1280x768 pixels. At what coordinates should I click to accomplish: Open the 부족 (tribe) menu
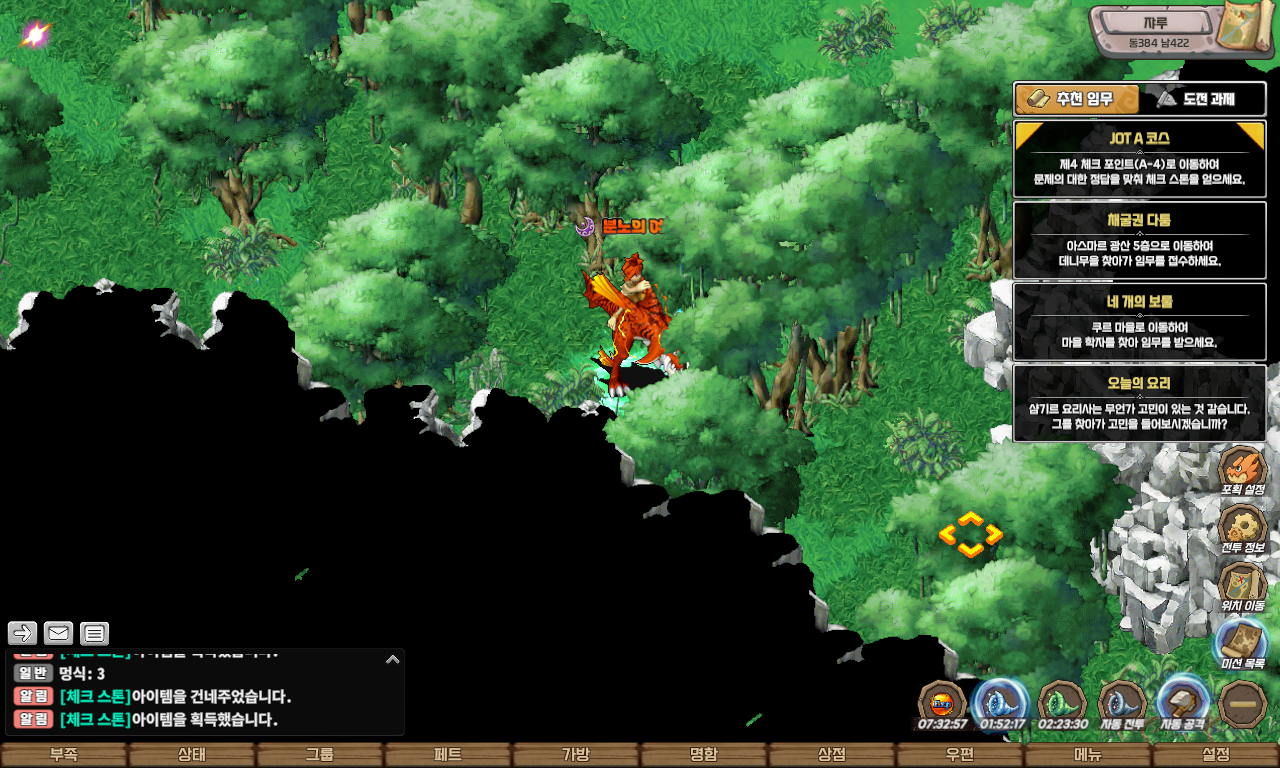tap(64, 755)
